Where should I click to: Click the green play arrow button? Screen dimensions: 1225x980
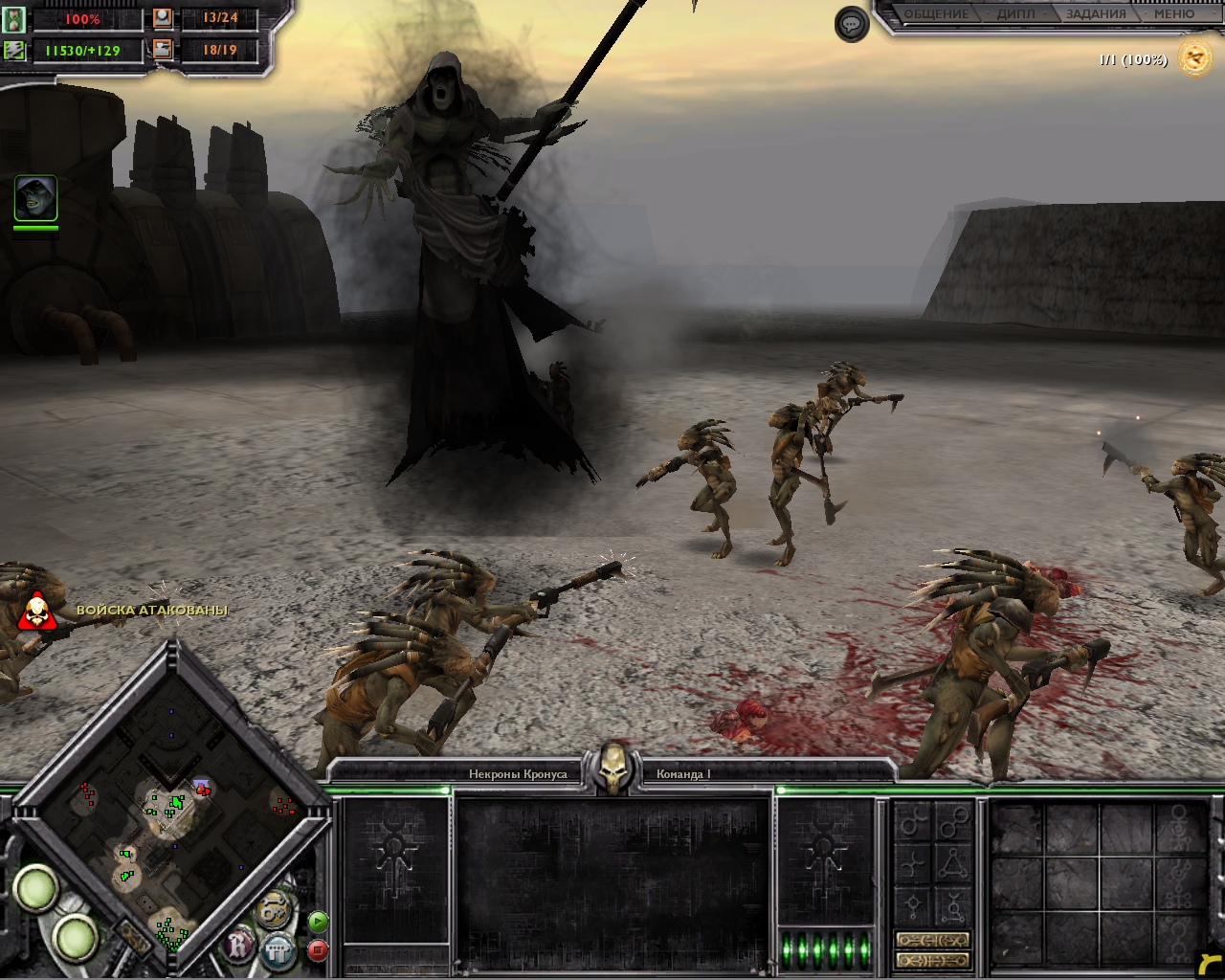pyautogui.click(x=318, y=923)
